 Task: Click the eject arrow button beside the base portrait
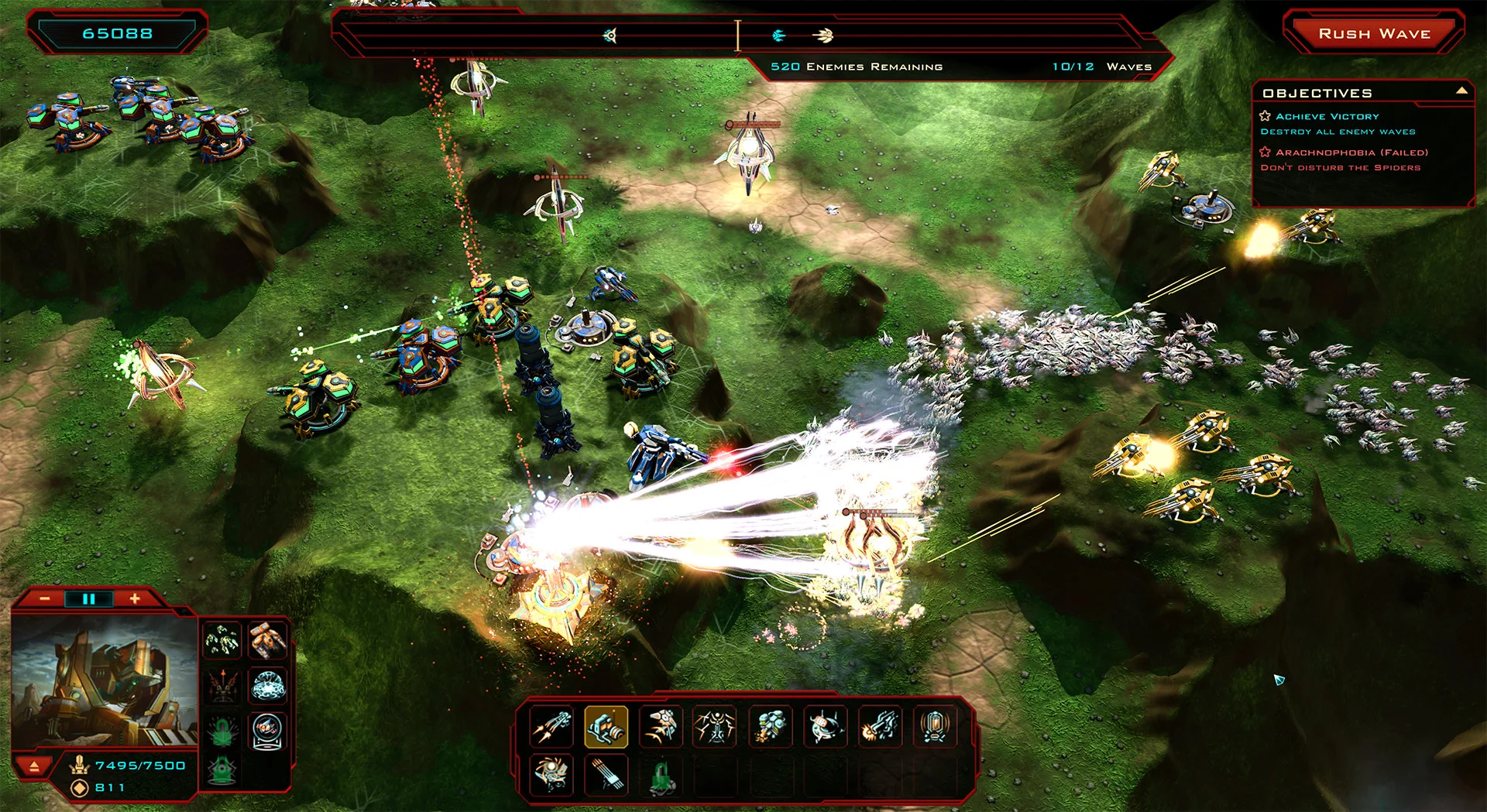click(x=34, y=766)
